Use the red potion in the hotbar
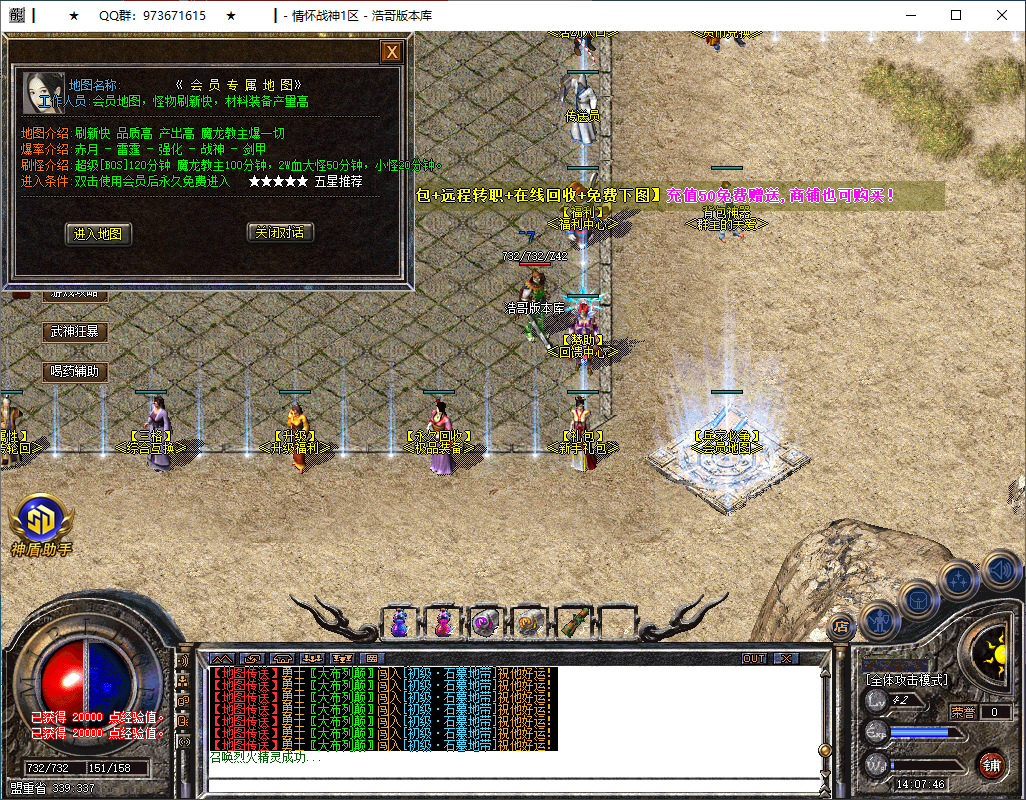Image resolution: width=1026 pixels, height=800 pixels. click(x=443, y=623)
